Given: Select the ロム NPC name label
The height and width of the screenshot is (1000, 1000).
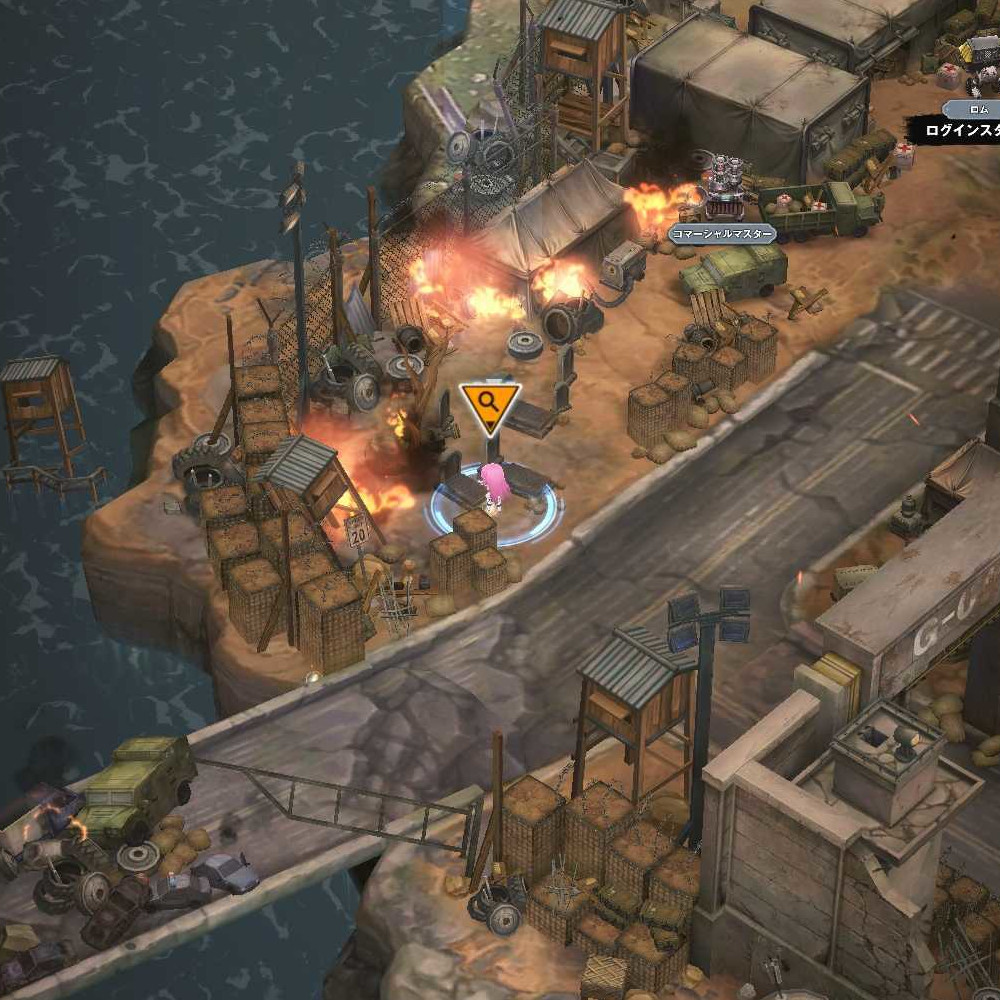Looking at the screenshot, I should [979, 108].
